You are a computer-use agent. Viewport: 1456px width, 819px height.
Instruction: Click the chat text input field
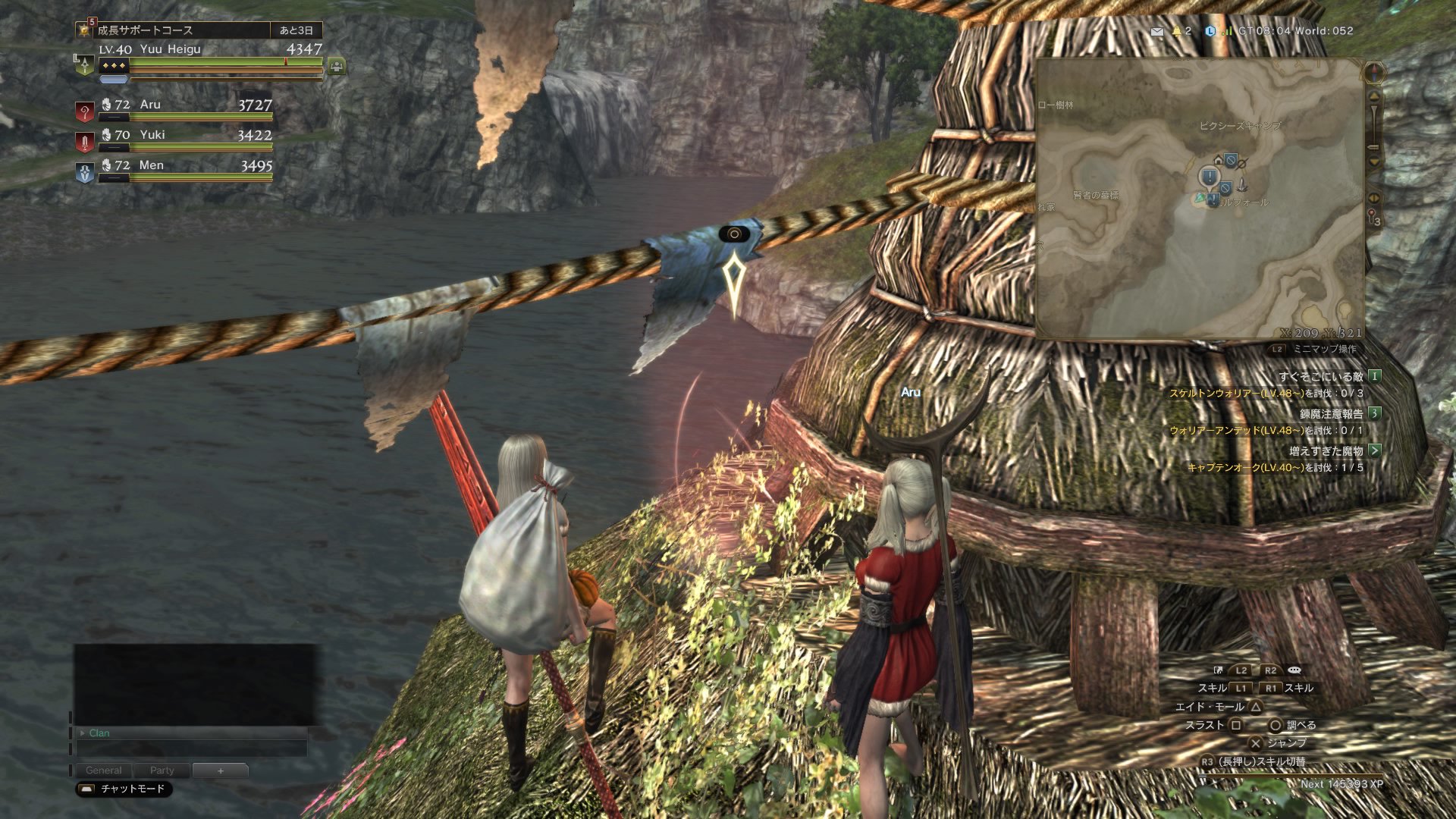(x=192, y=748)
